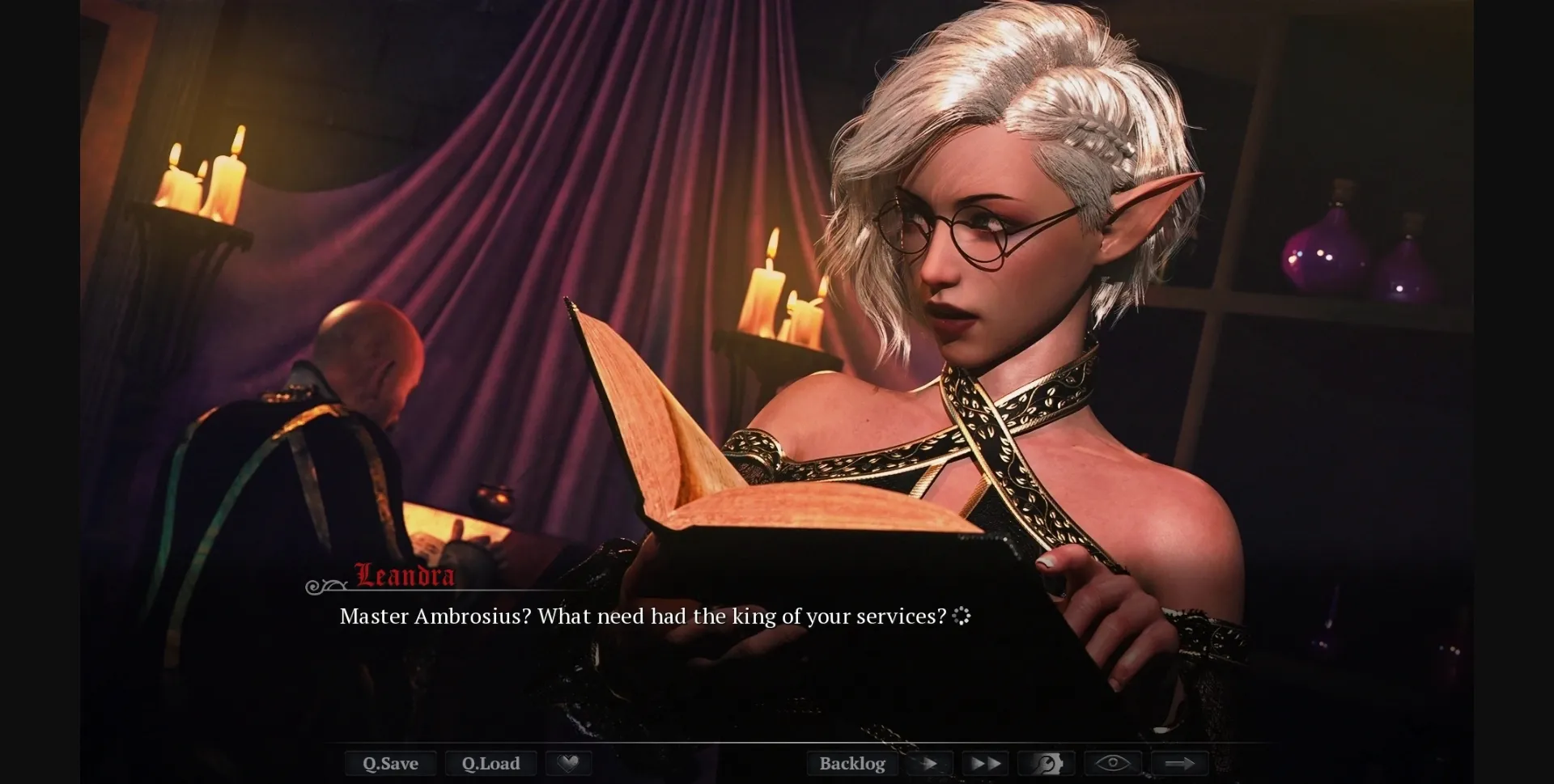Click the spinning continue indicator after the dialogue
Viewport: 1554px width, 784px height.
pos(962,617)
